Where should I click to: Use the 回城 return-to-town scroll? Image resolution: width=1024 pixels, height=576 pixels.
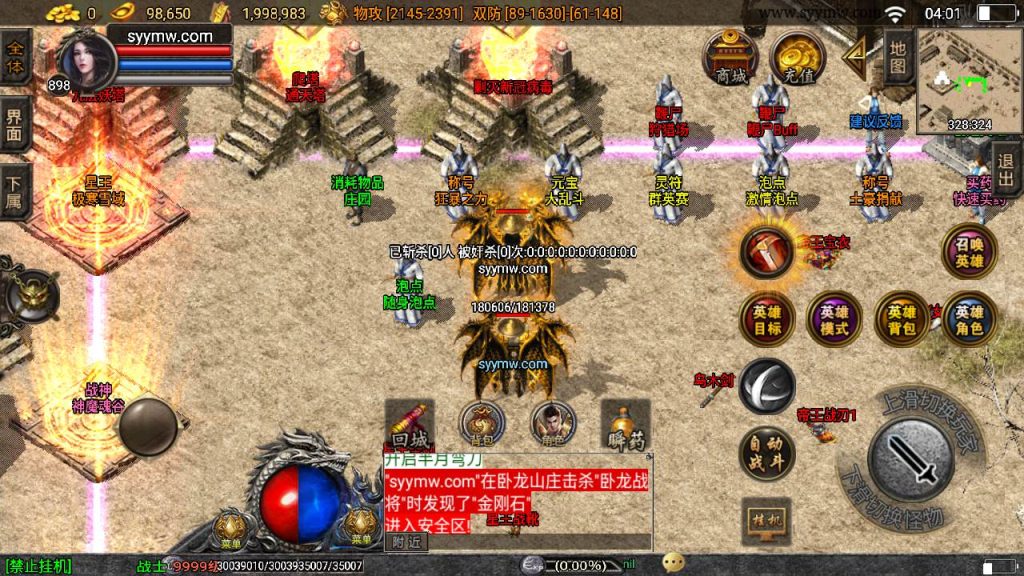tap(409, 427)
